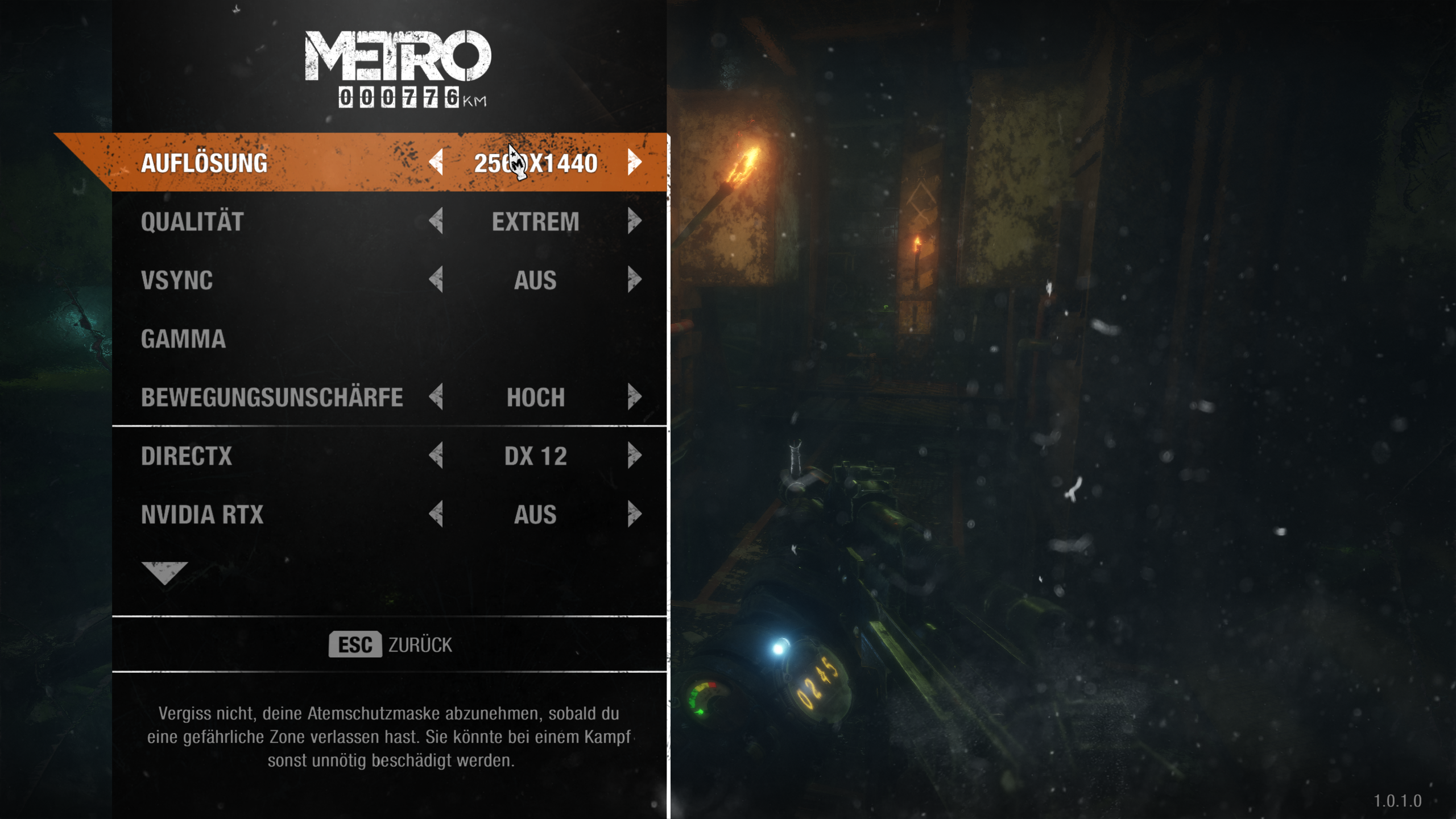1456x819 pixels.
Task: Lower the QUALITÄT setting with its left arrow
Action: [436, 222]
